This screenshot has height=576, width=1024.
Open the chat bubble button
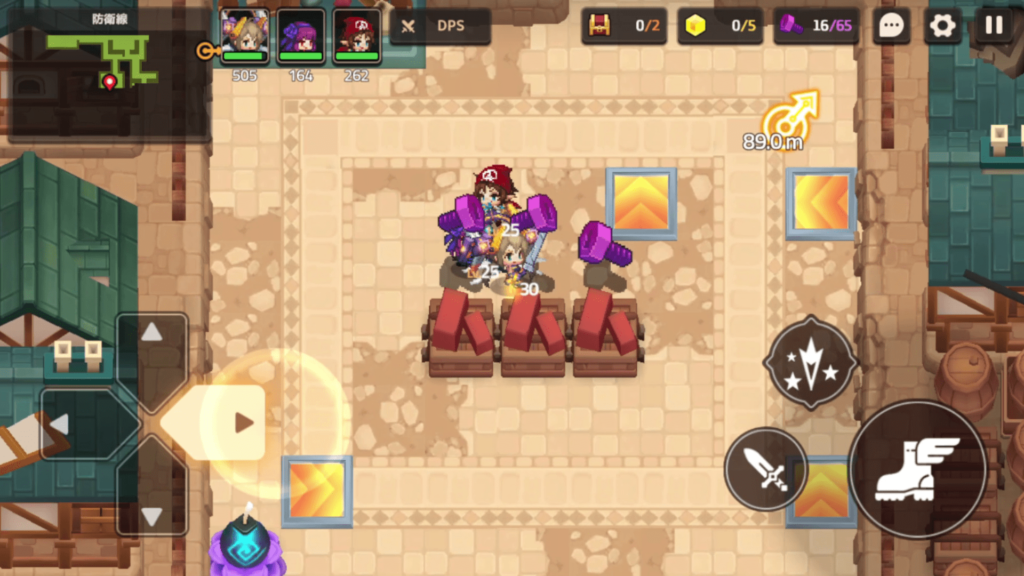tap(890, 26)
